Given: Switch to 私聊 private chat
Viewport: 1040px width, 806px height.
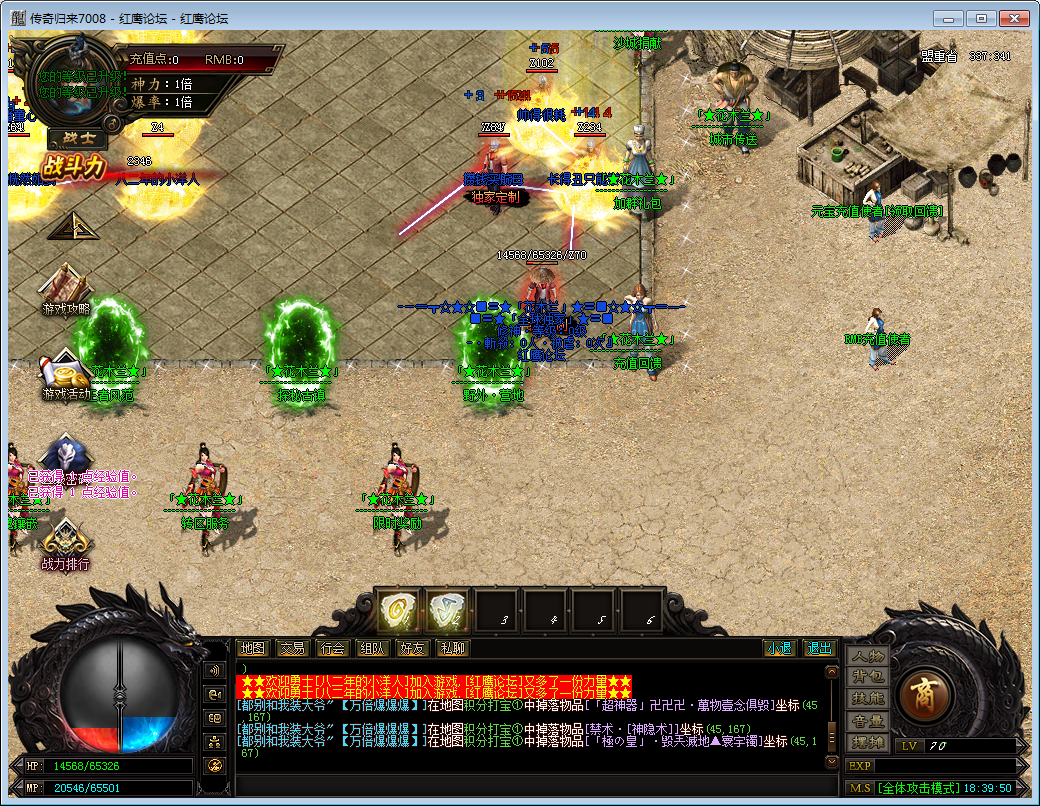Looking at the screenshot, I should (451, 648).
